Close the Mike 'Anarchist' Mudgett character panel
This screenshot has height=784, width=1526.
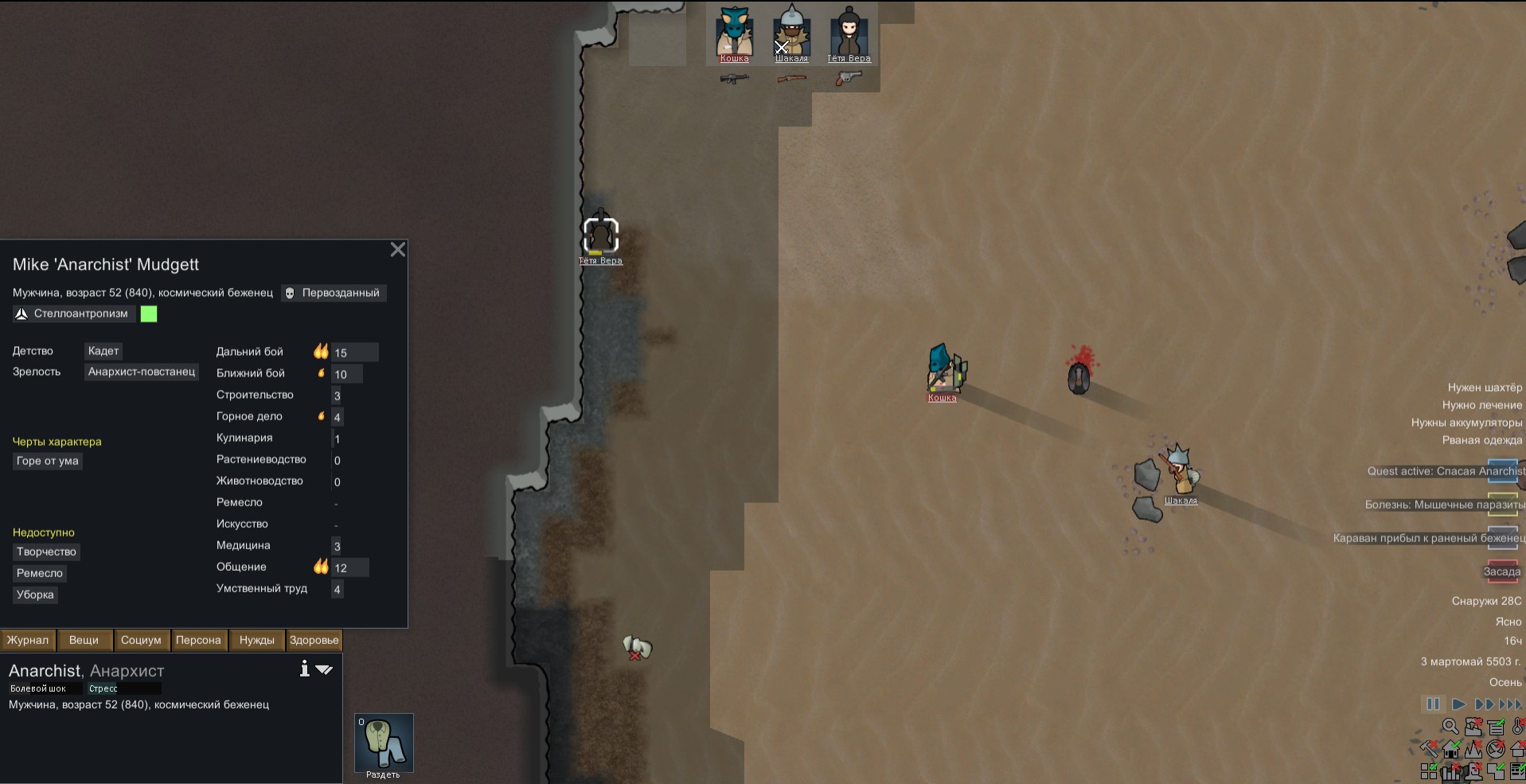pos(398,250)
